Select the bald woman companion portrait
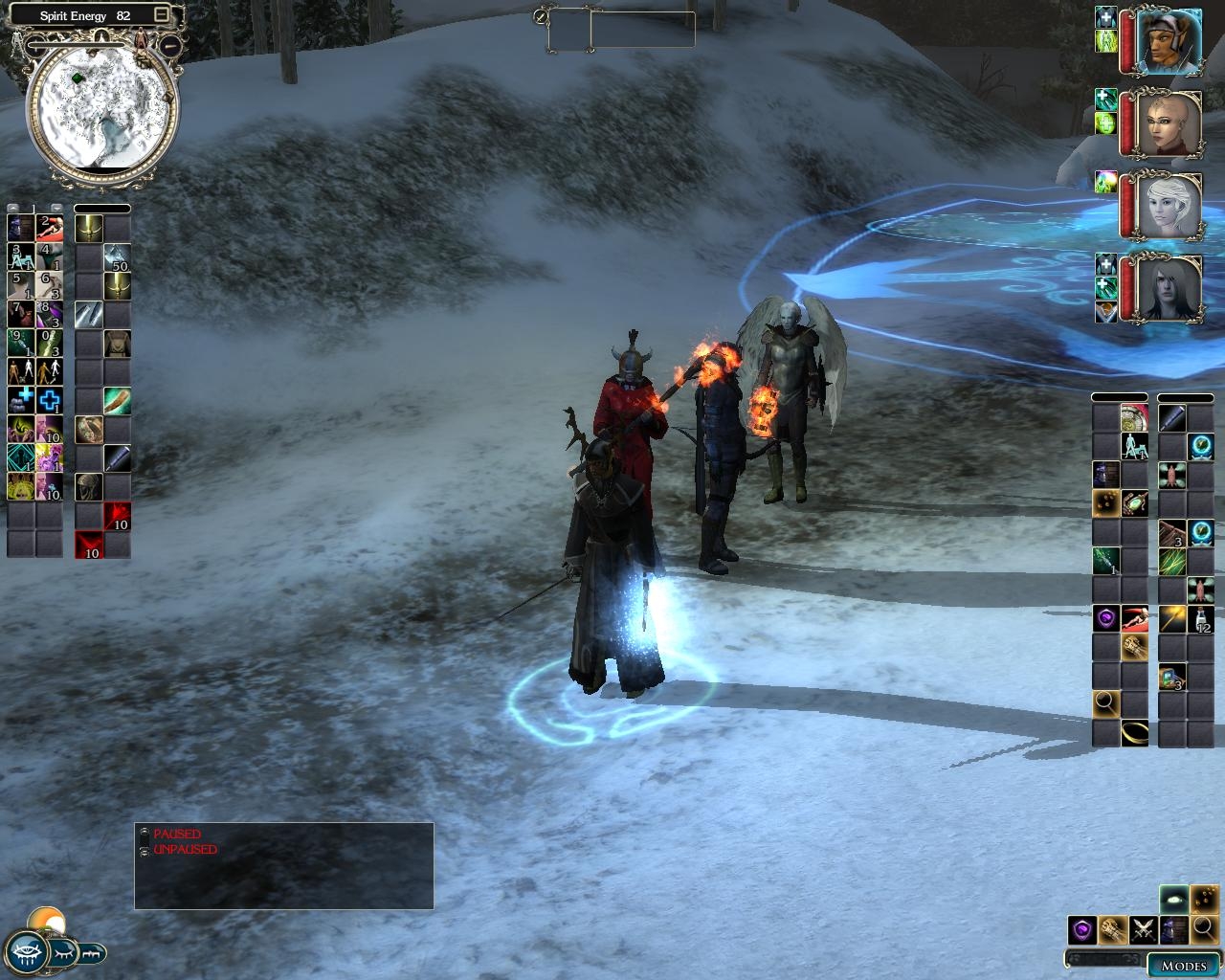This screenshot has height=980, width=1225. tap(1169, 124)
